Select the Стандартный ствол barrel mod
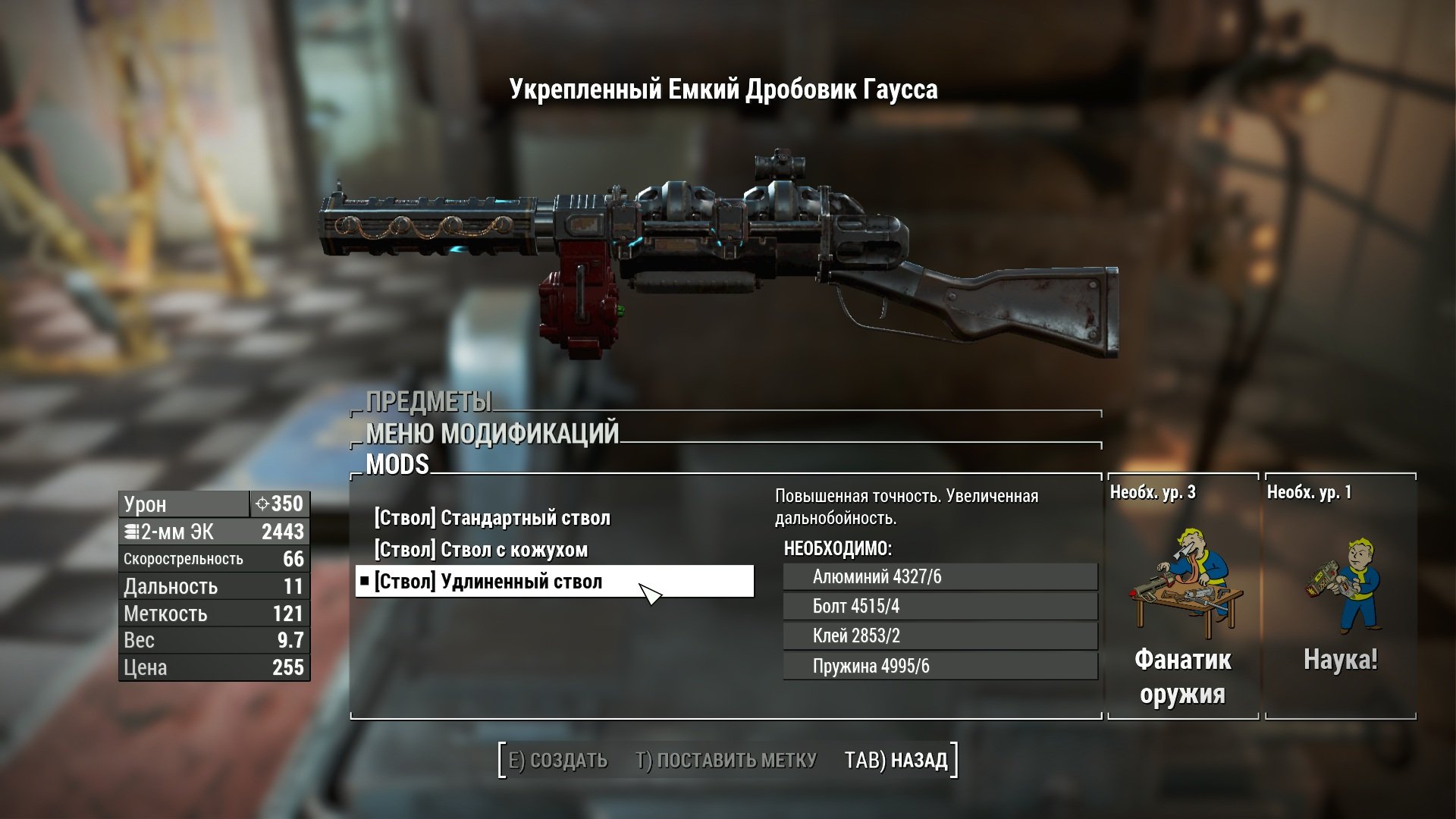 click(x=492, y=518)
